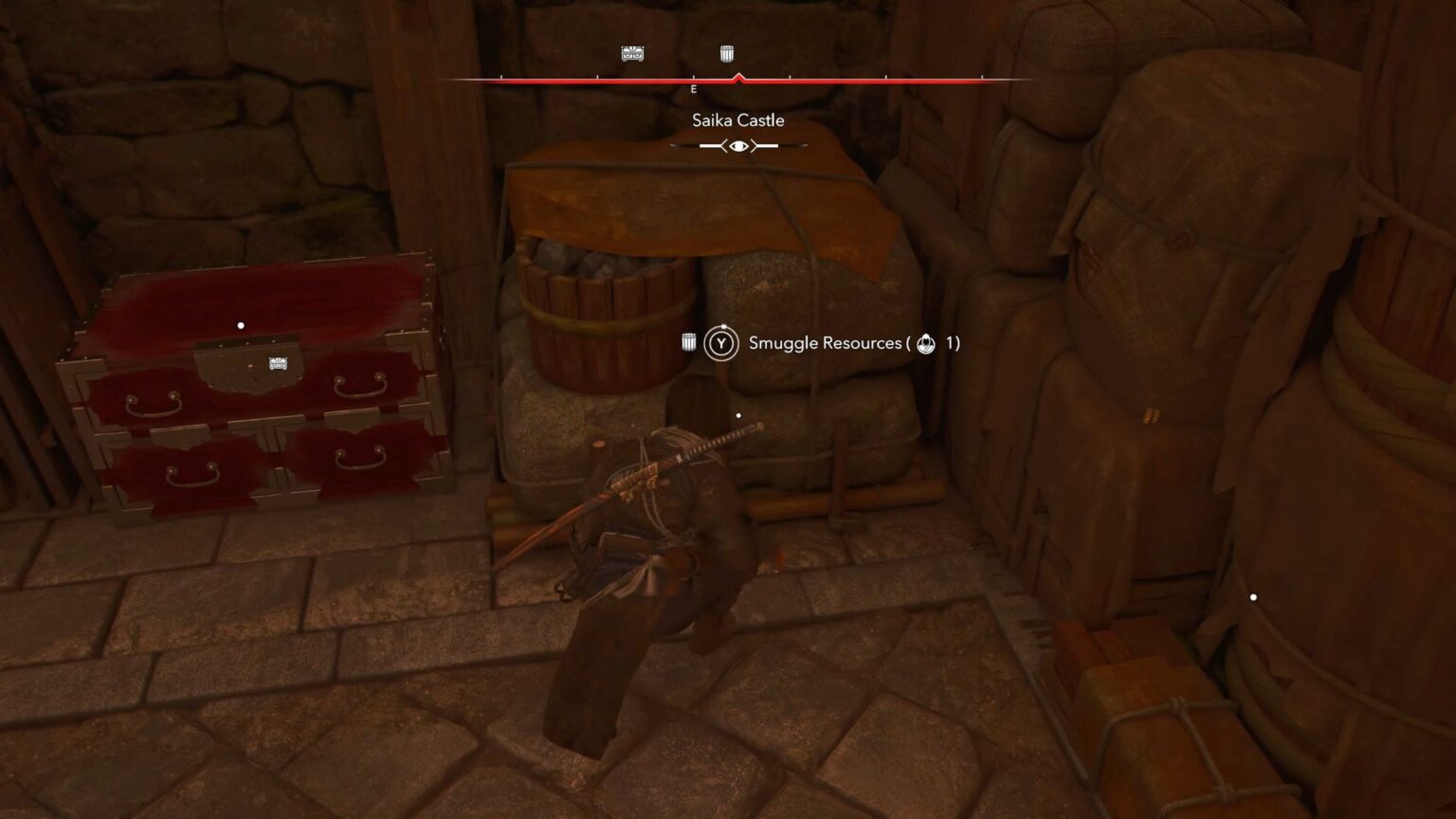Click the chest loot icon on the compass
1456x819 pixels.
tap(631, 52)
